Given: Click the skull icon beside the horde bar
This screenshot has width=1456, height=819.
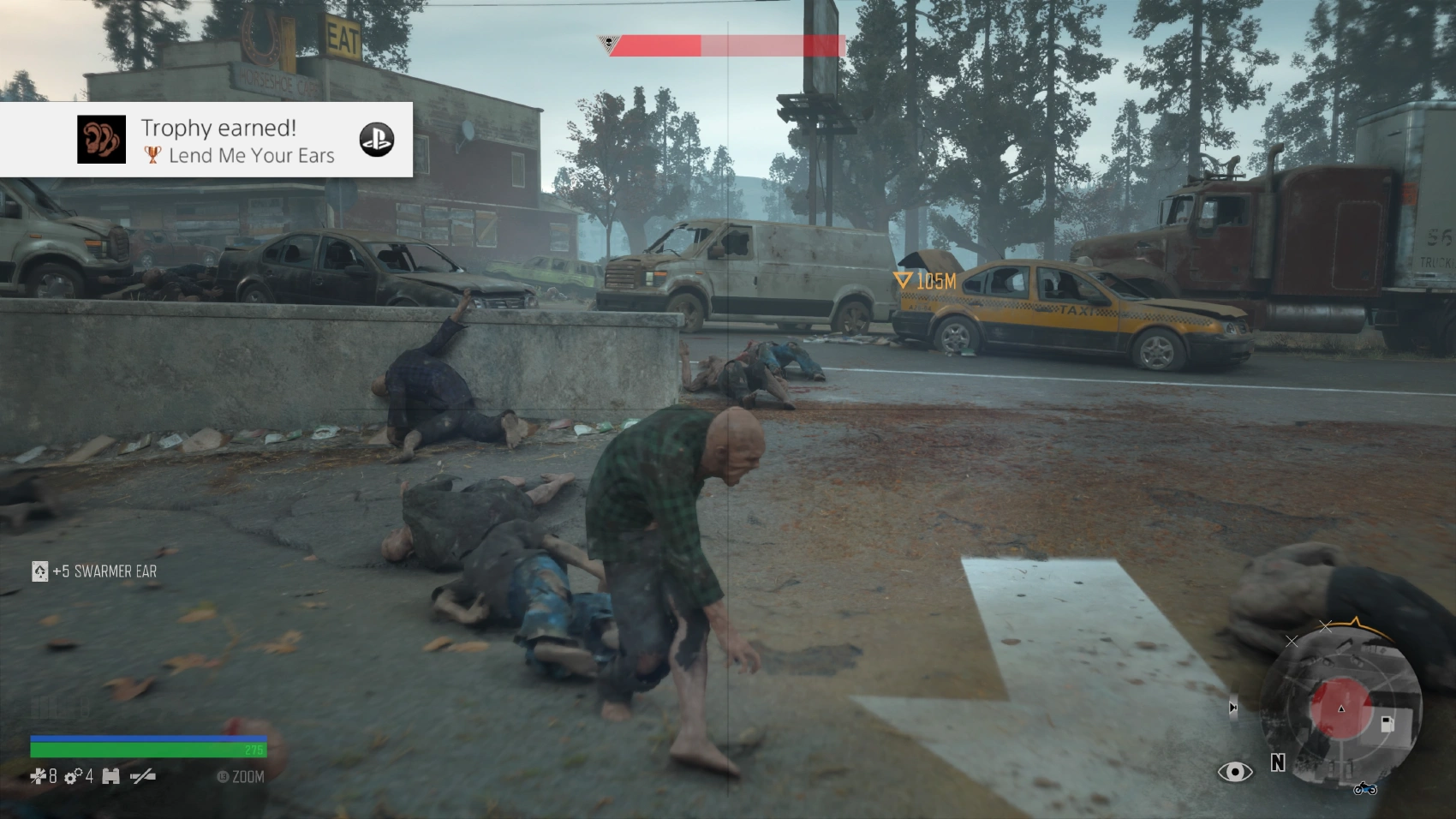Looking at the screenshot, I should [606, 42].
